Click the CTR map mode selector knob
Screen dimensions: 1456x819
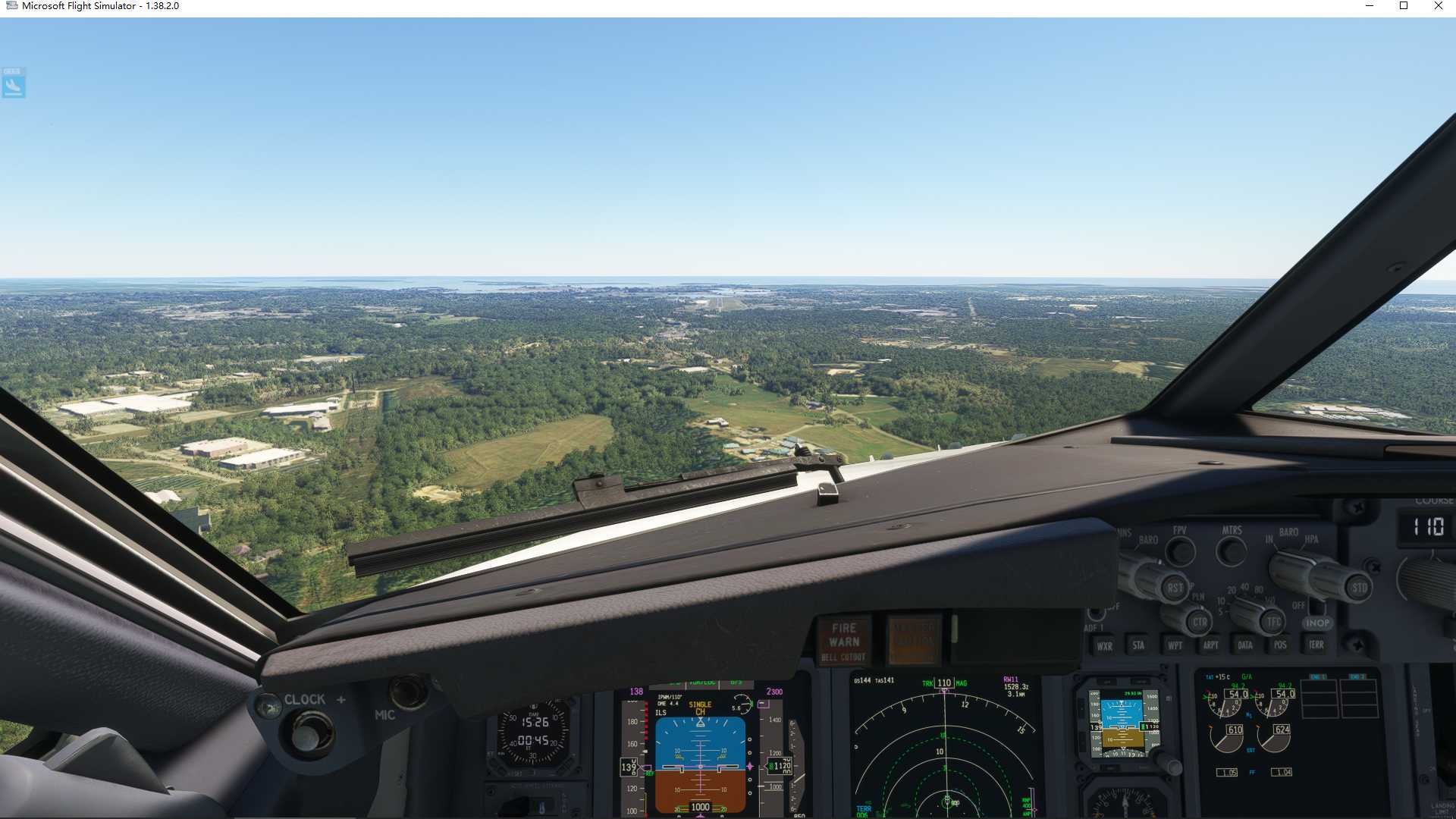tap(1199, 622)
